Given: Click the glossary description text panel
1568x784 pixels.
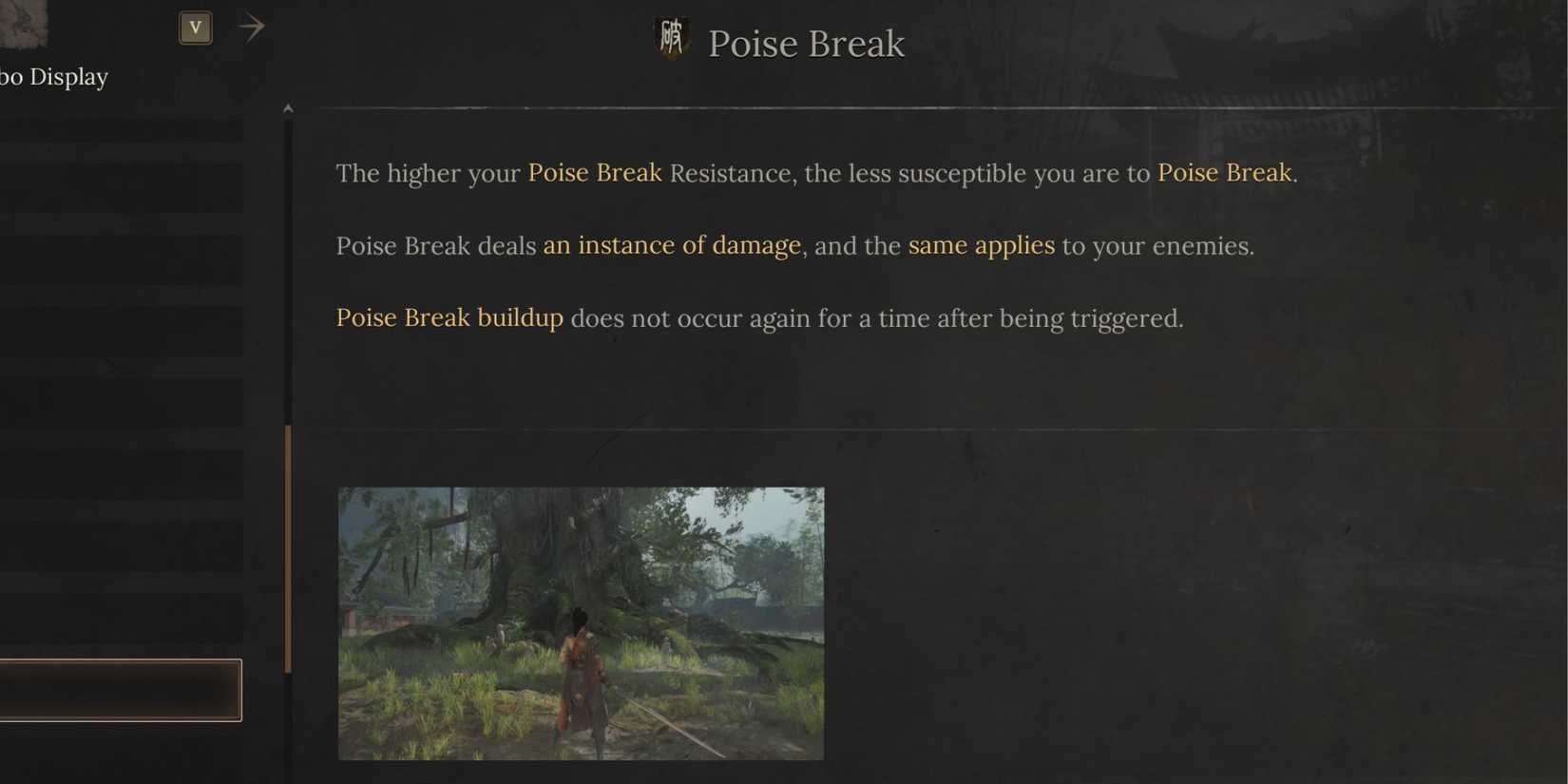Looking at the screenshot, I should coord(808,247).
